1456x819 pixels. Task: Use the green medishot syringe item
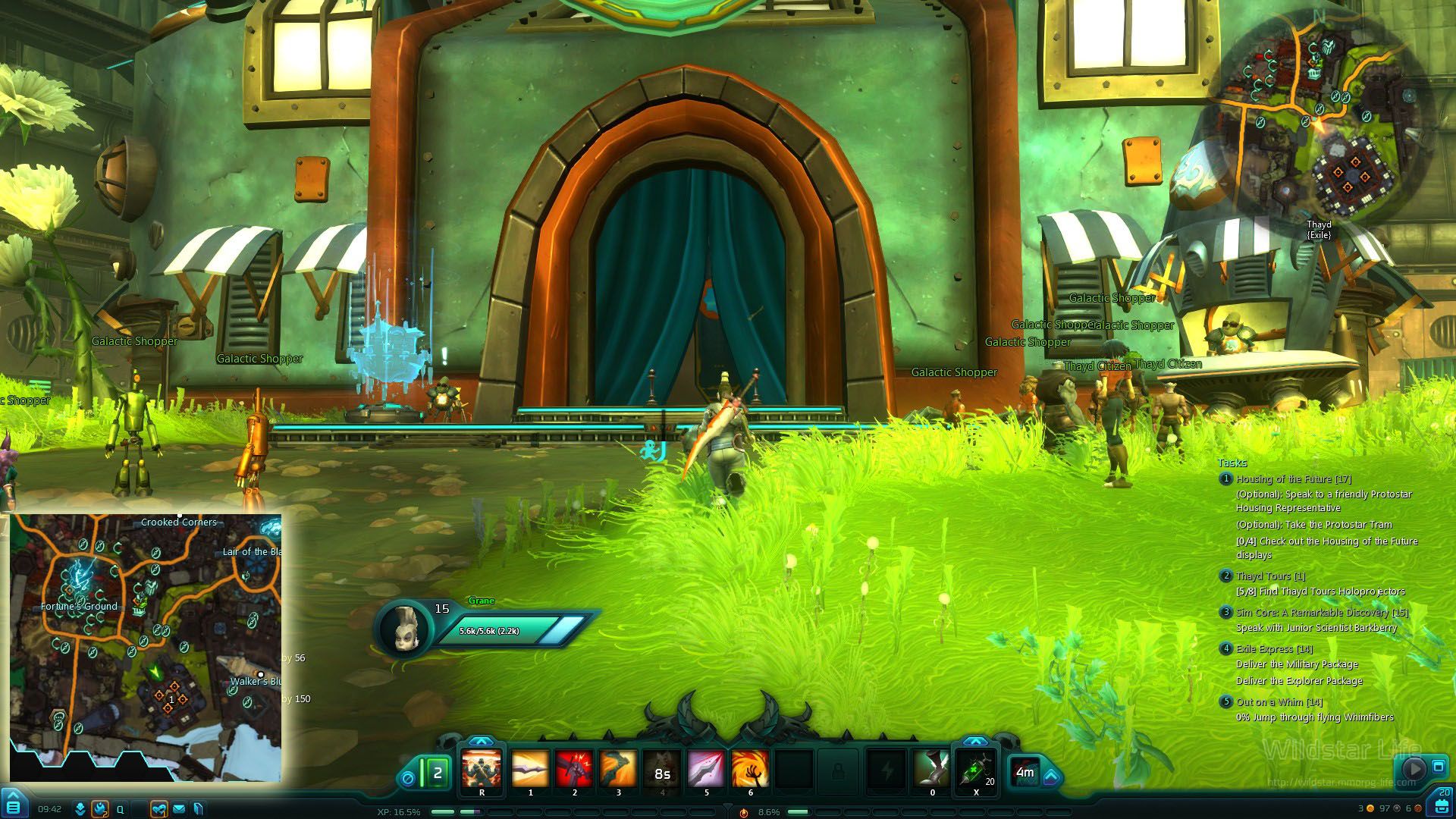pos(976,770)
